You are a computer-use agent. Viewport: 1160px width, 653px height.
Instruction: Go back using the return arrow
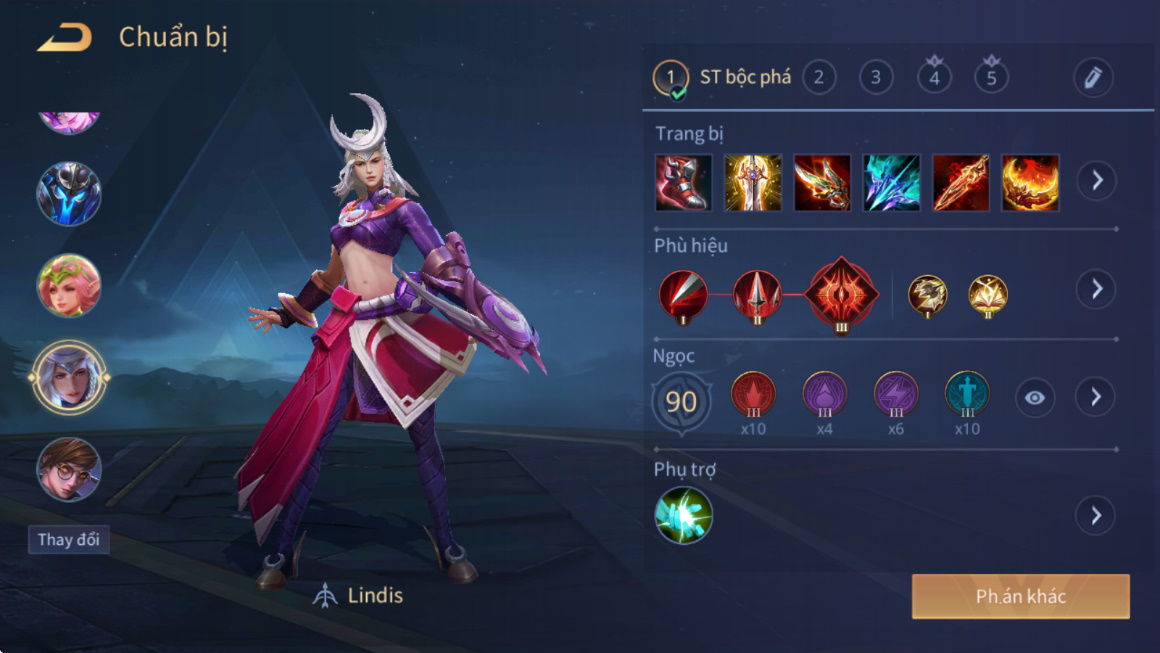pos(65,38)
